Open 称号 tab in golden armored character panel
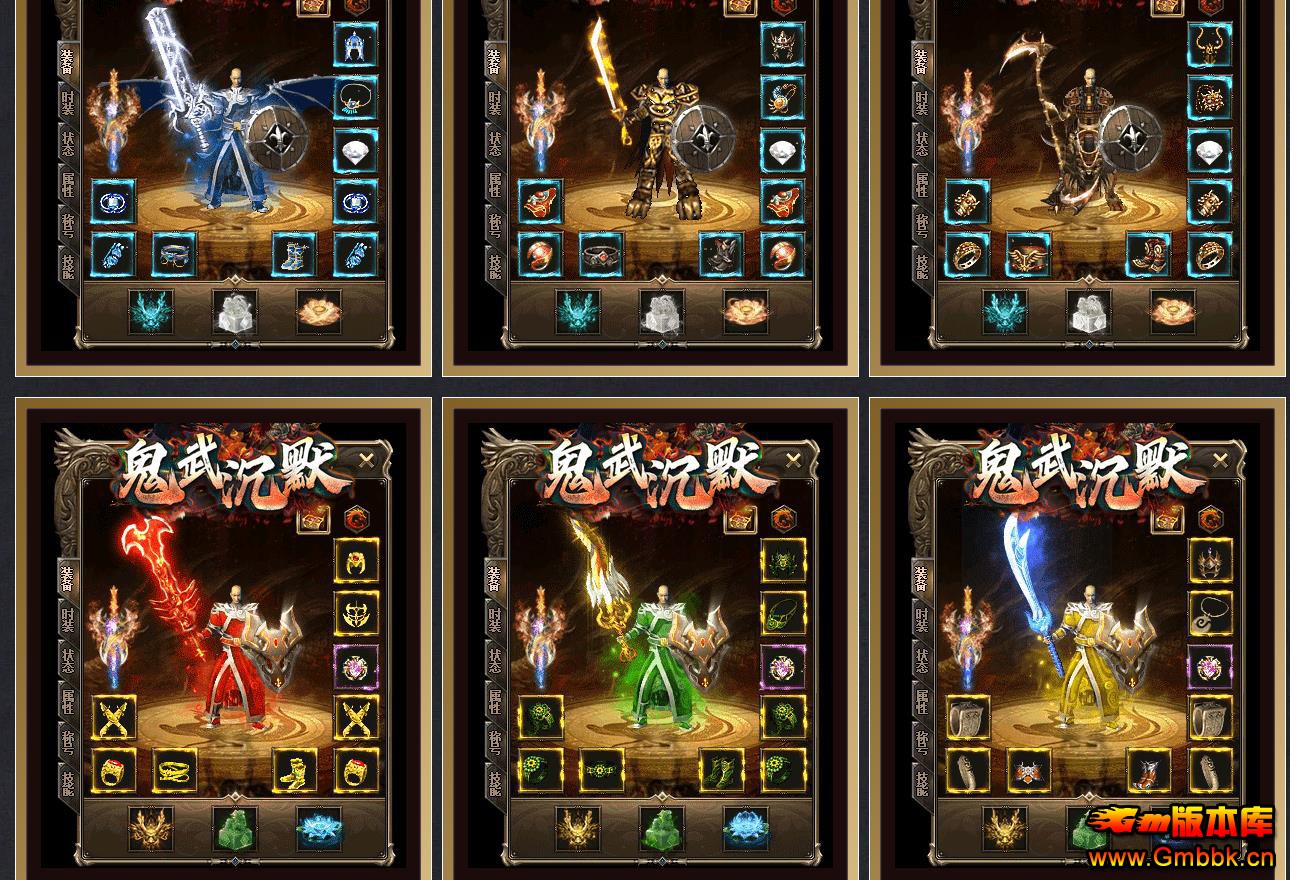This screenshot has height=880, width=1290. pos(495,224)
